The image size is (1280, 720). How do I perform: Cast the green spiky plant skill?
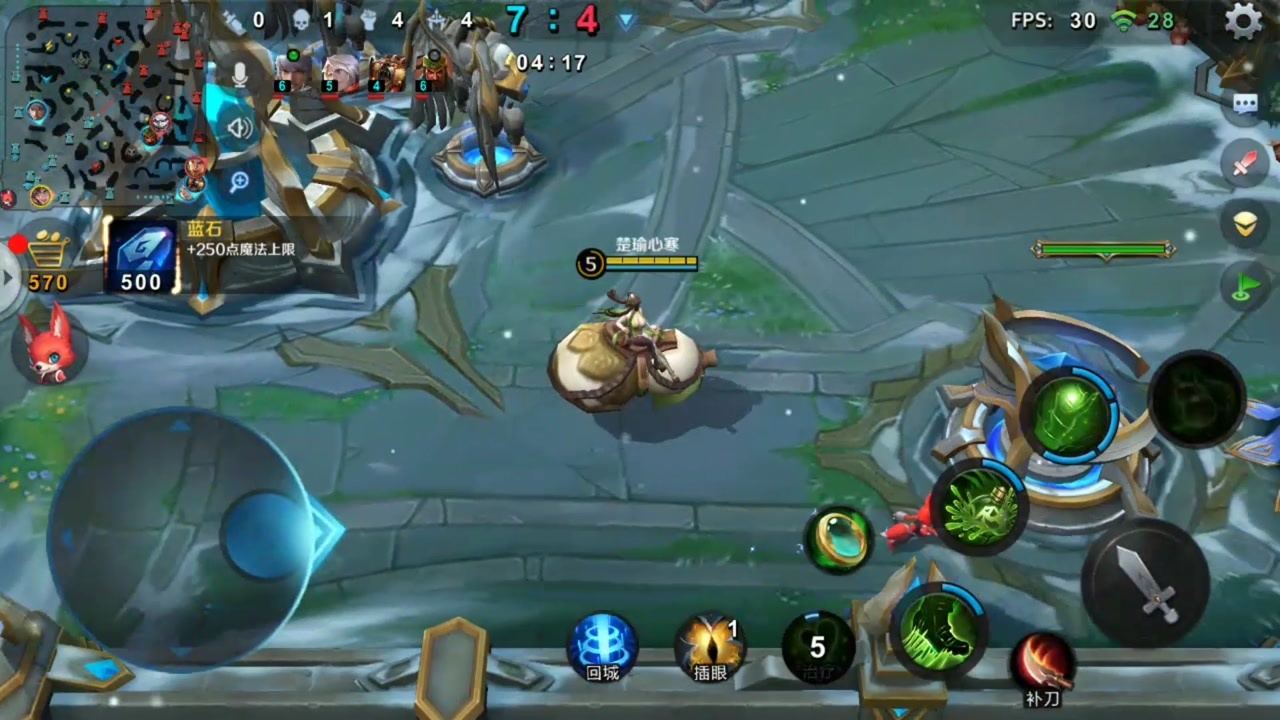pos(980,509)
